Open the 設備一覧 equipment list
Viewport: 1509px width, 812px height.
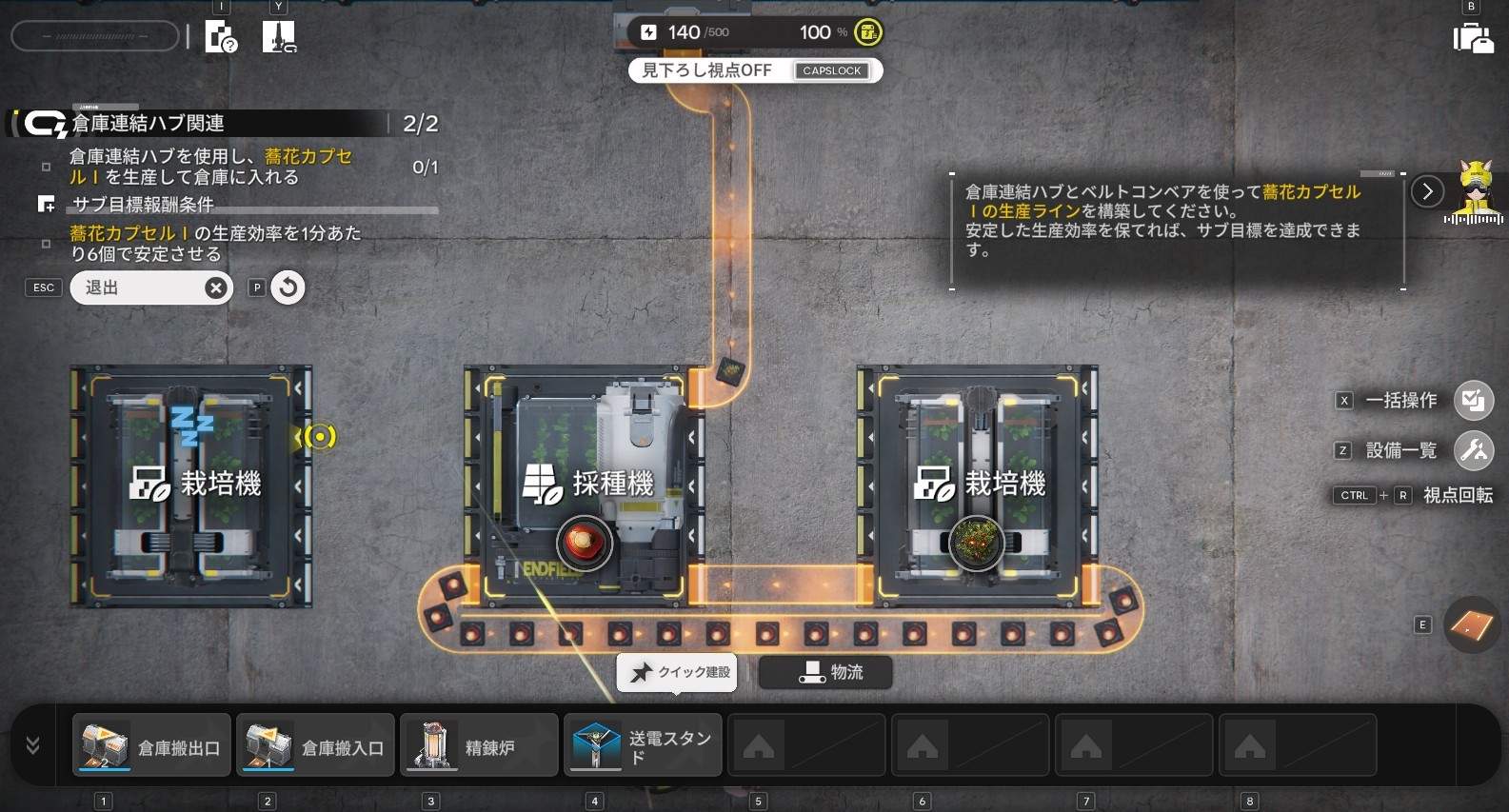1473,450
